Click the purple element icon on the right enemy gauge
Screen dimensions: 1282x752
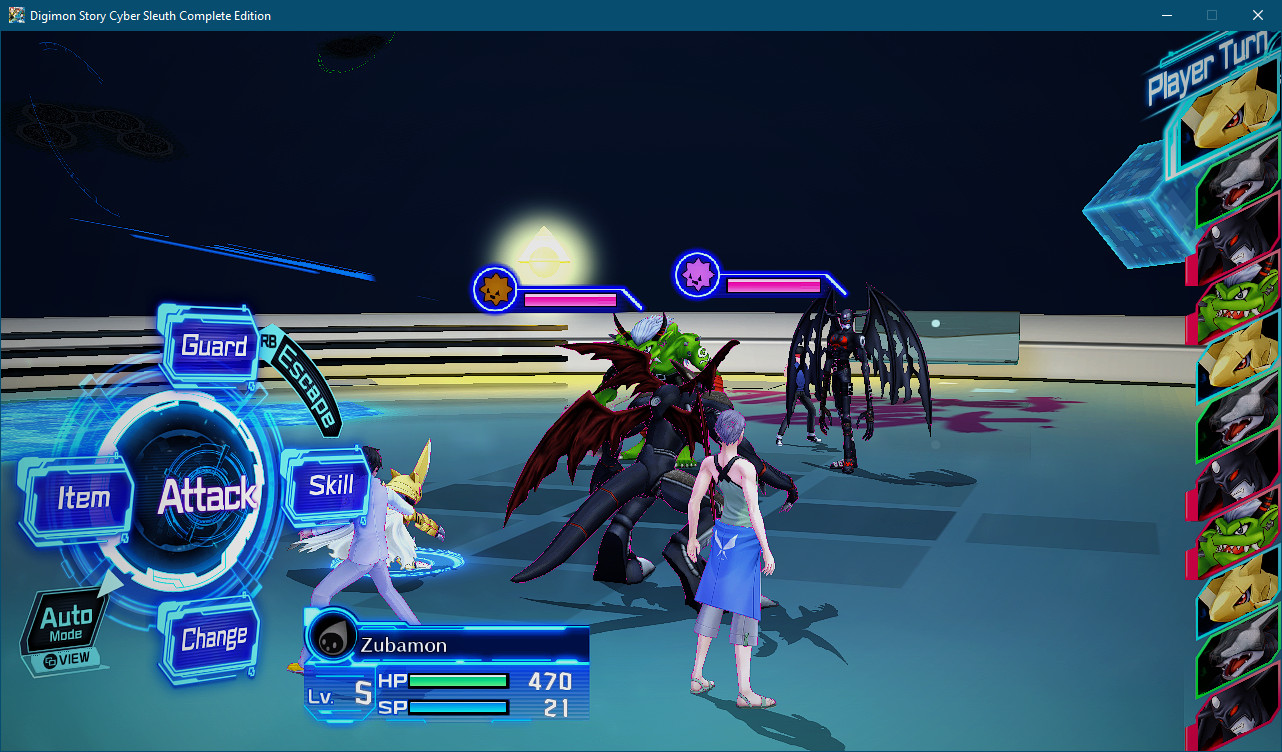pos(696,275)
